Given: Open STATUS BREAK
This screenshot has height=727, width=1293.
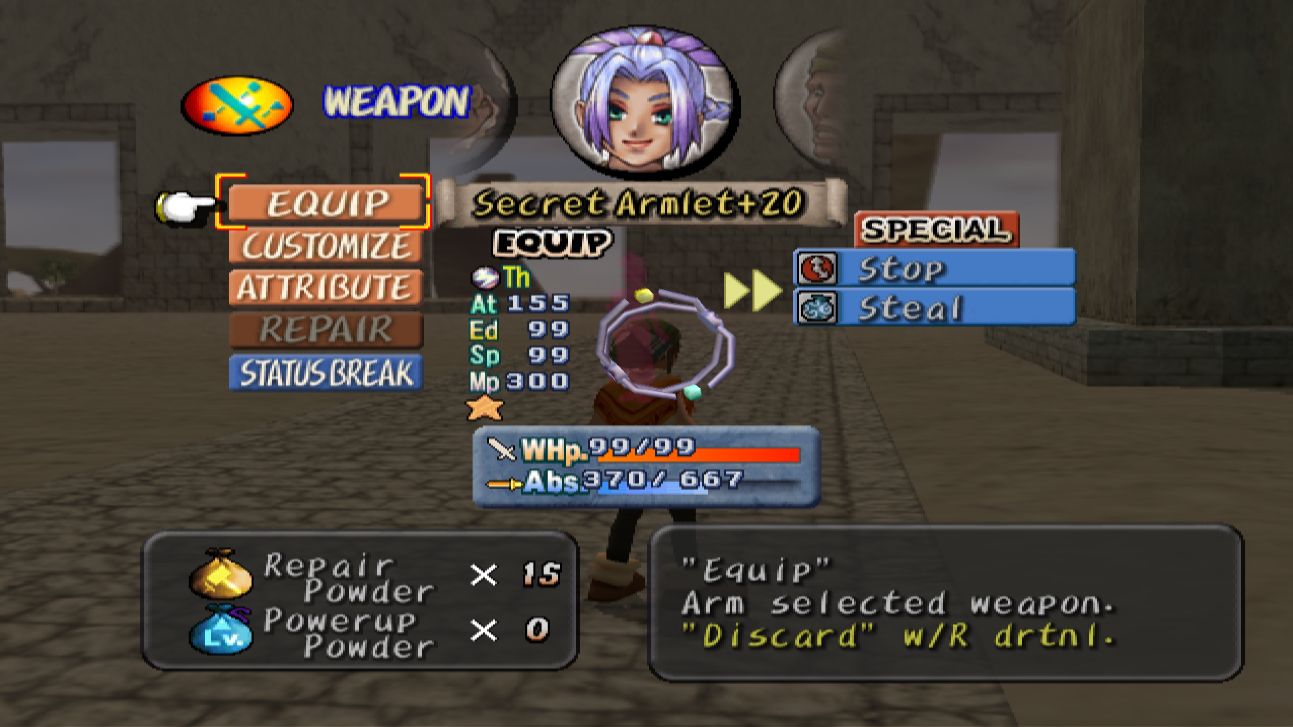Looking at the screenshot, I should coord(325,372).
